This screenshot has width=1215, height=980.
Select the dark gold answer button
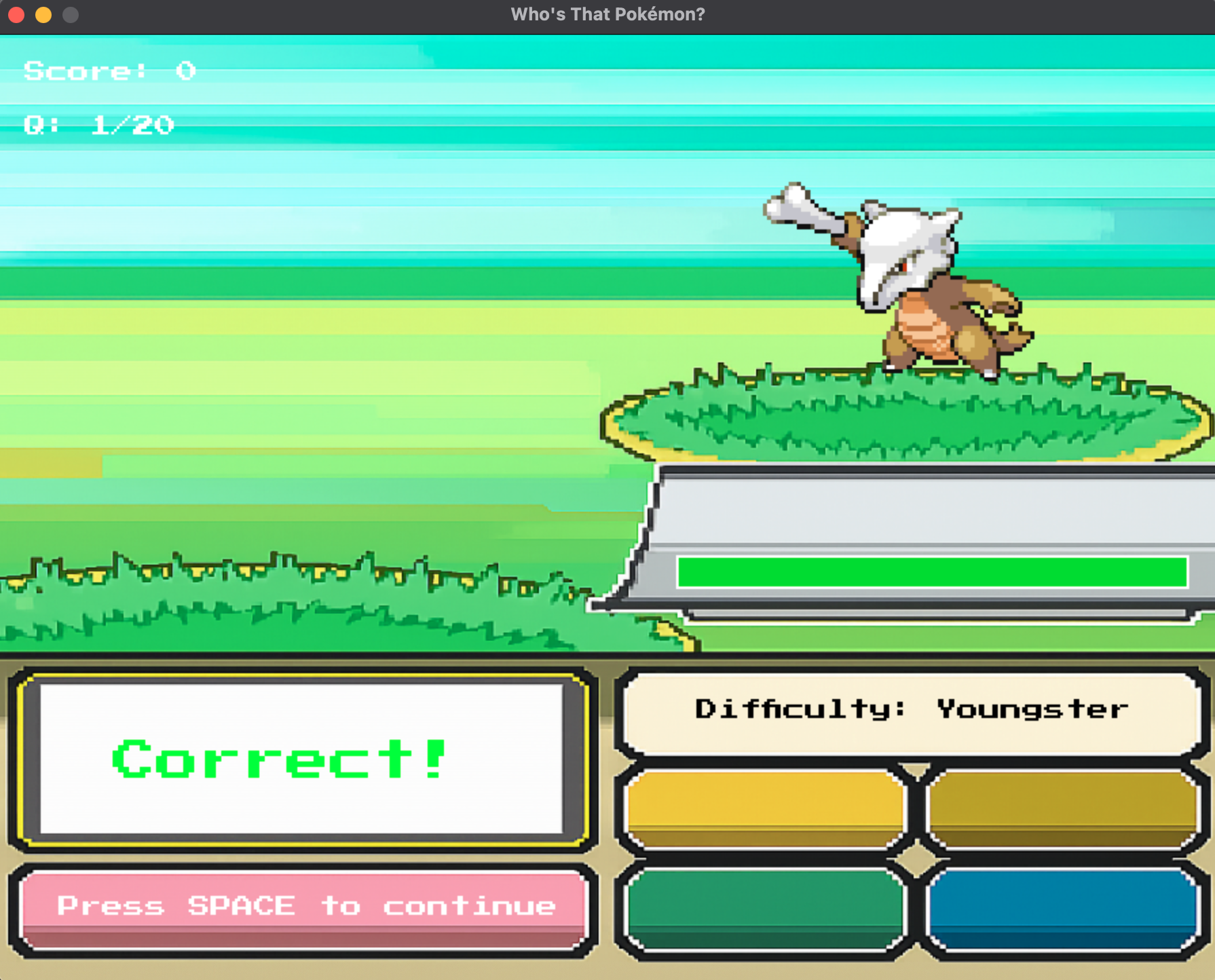tap(1062, 809)
